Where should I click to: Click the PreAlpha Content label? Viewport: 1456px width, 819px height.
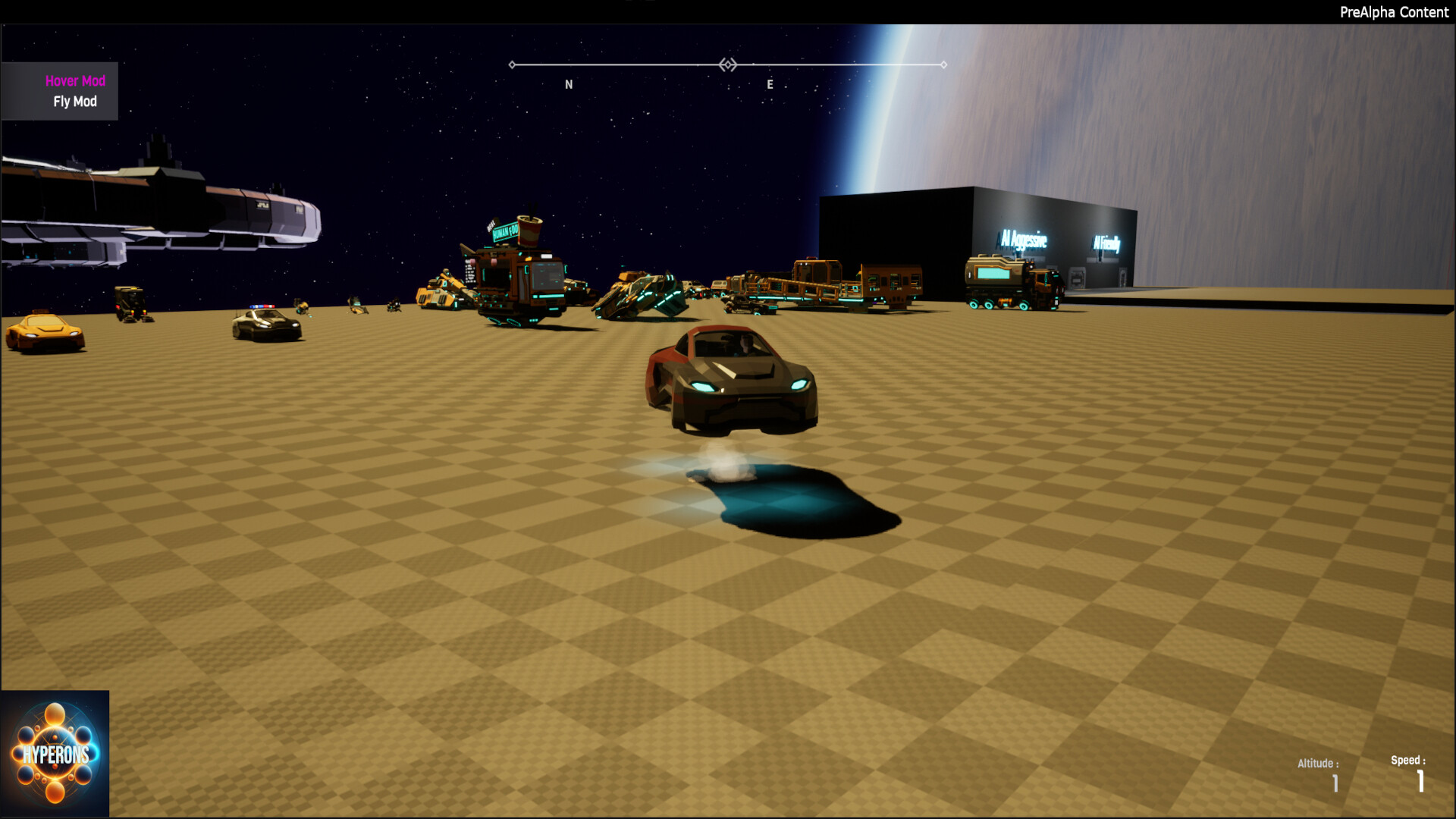pos(1395,12)
